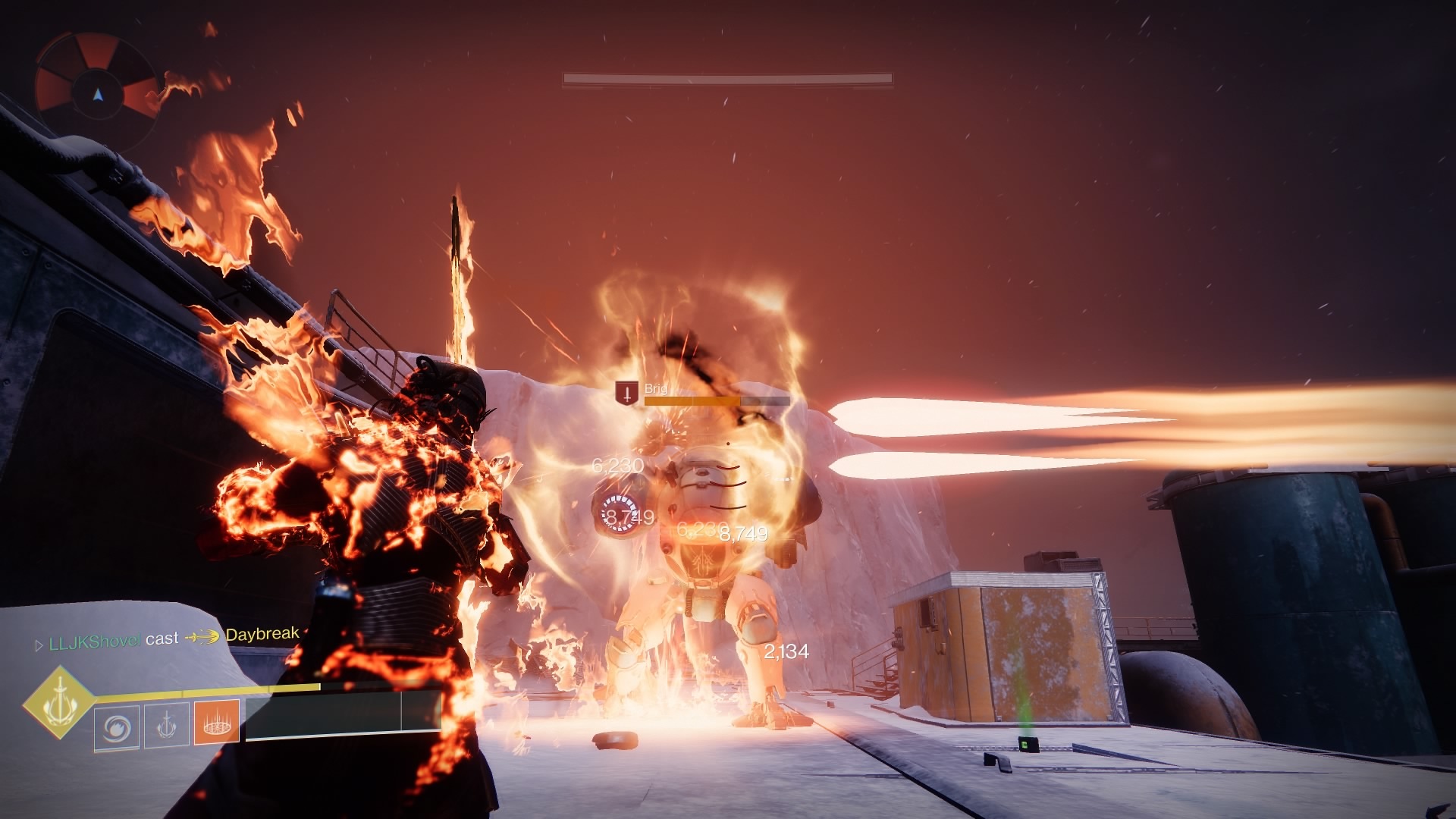Select the Brig enemy rank shield icon
This screenshot has width=1456, height=819.
626,393
